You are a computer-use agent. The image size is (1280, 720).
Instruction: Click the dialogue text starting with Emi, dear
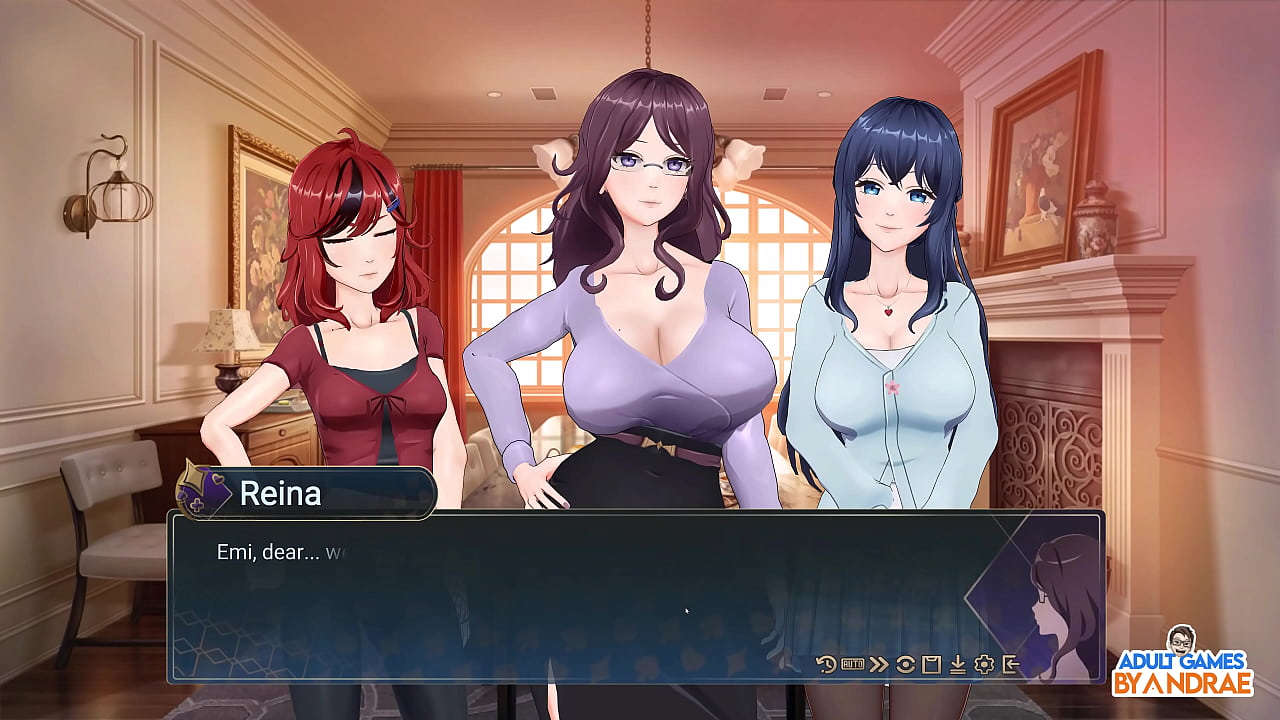tap(270, 551)
